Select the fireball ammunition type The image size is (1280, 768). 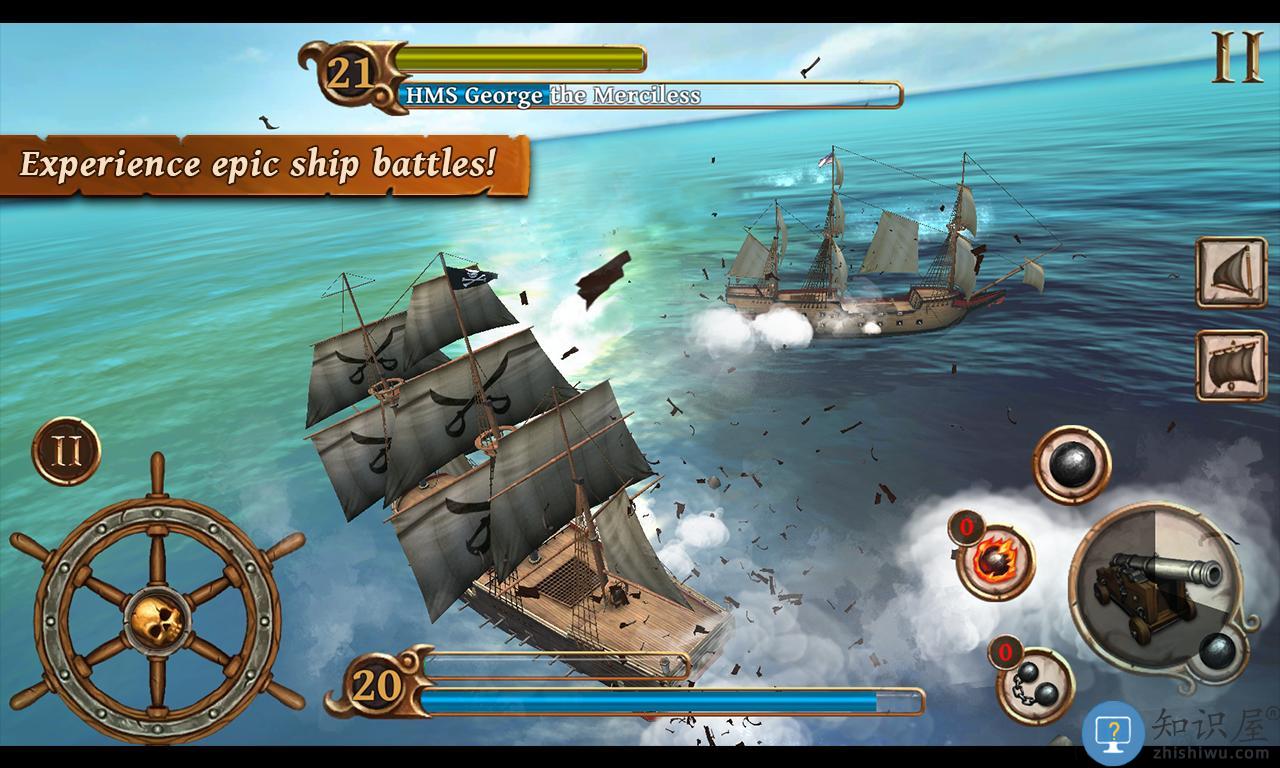996,560
